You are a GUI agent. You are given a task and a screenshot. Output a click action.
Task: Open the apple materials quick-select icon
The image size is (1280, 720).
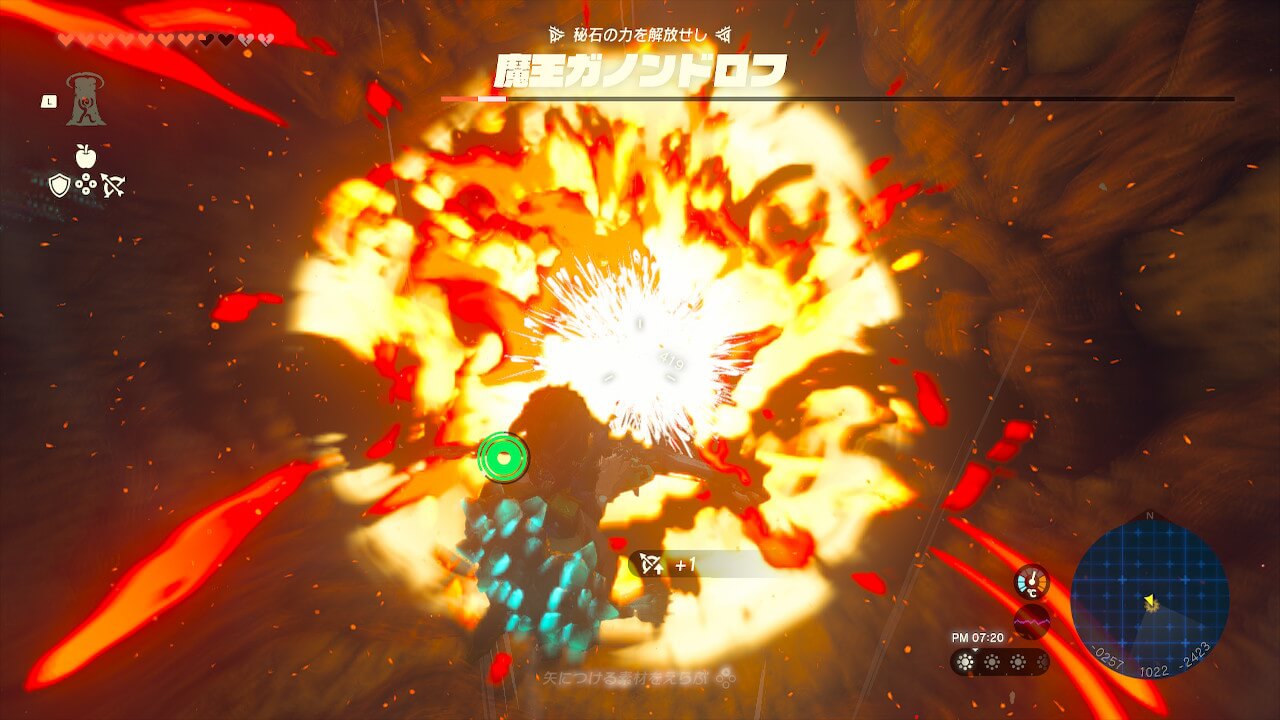click(x=85, y=156)
